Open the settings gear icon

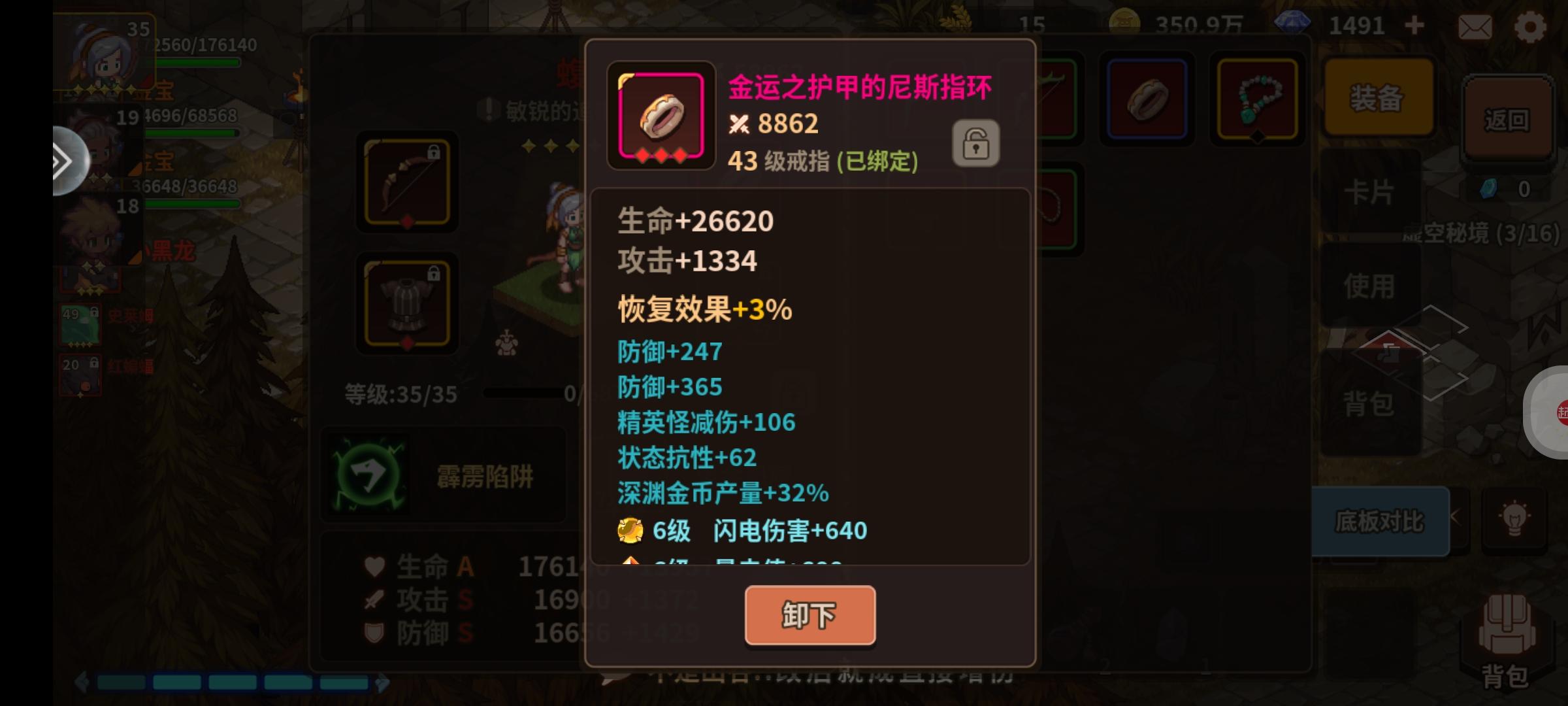pyautogui.click(x=1529, y=26)
